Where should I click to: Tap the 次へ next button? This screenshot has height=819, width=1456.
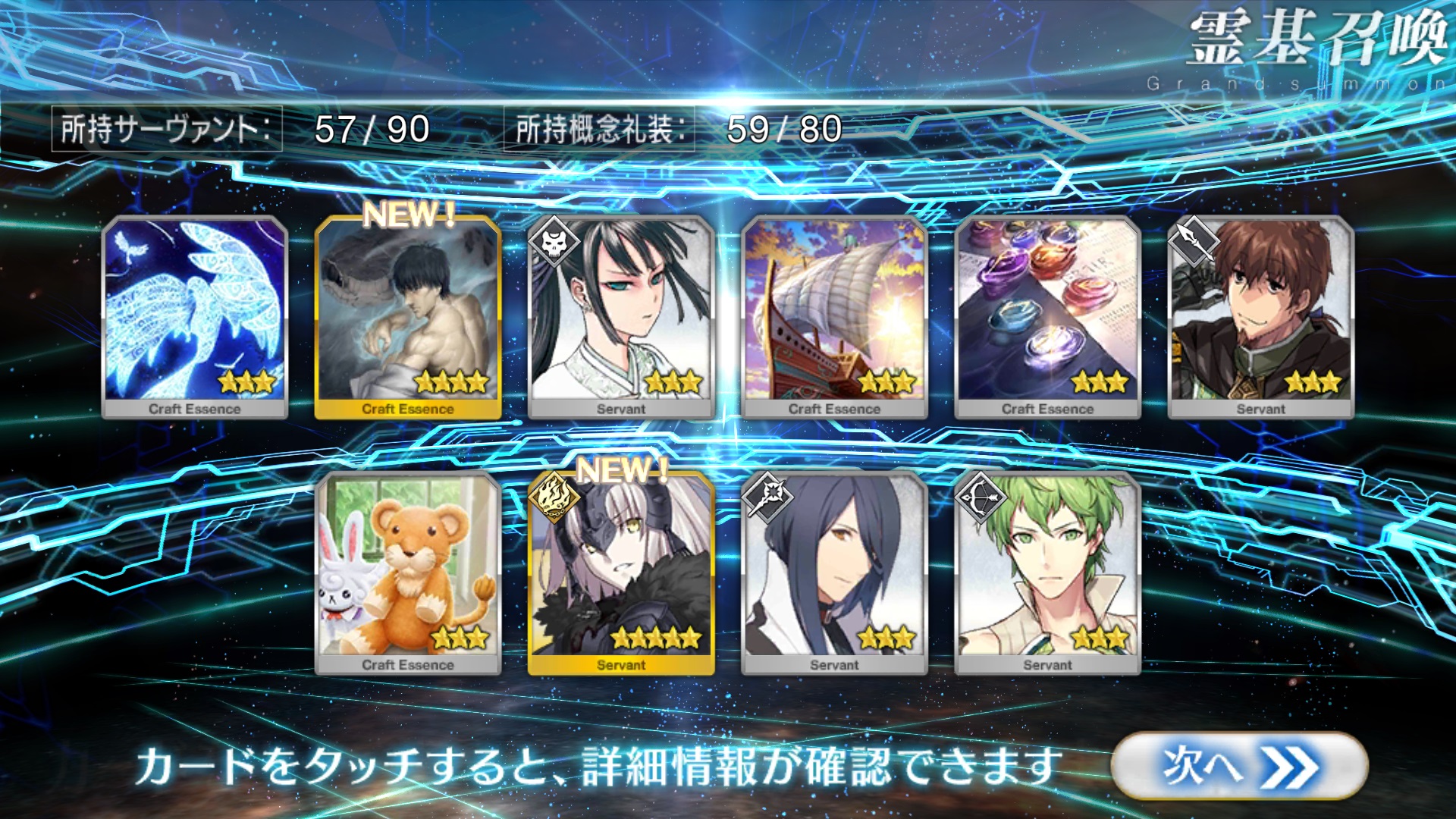(1239, 766)
